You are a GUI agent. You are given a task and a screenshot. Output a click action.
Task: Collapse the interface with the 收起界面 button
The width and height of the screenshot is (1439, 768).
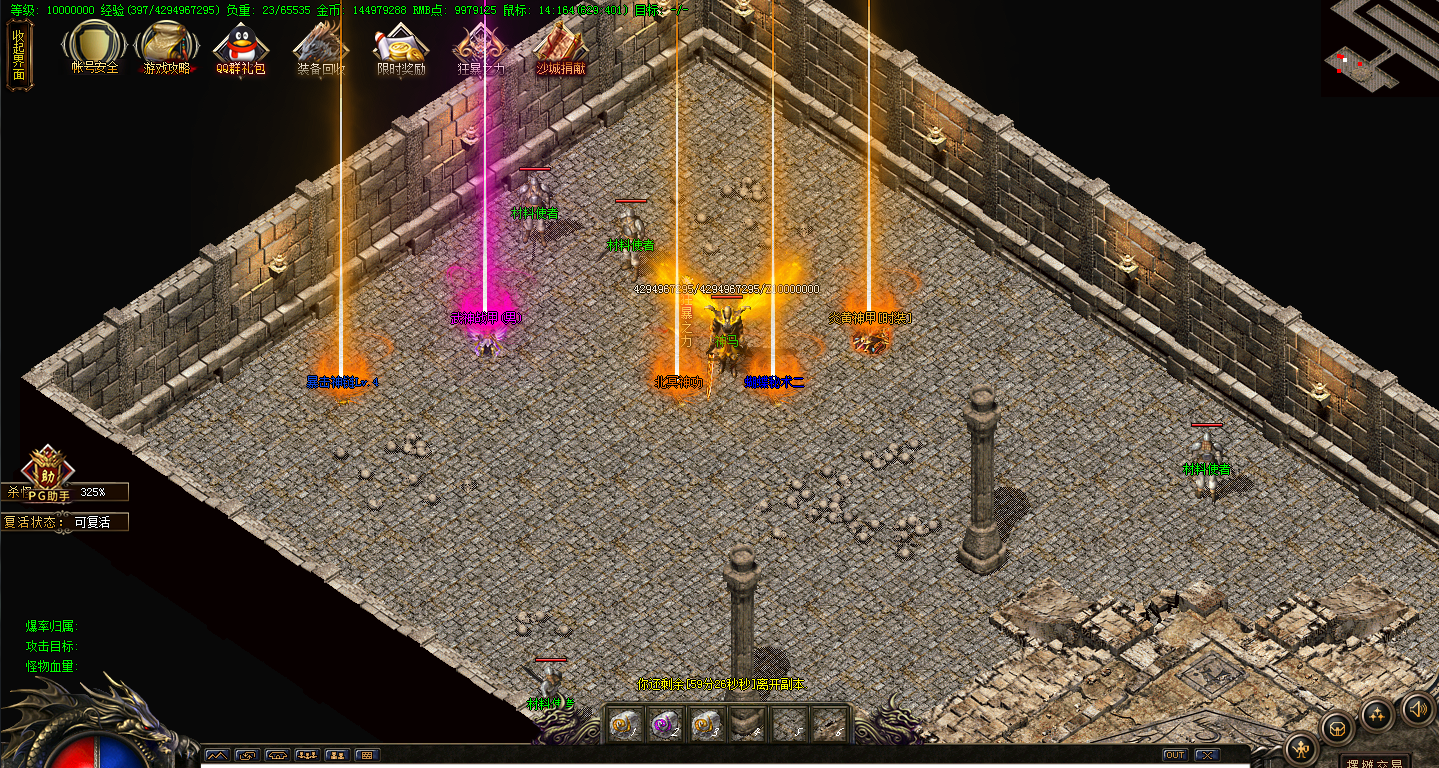tap(18, 55)
